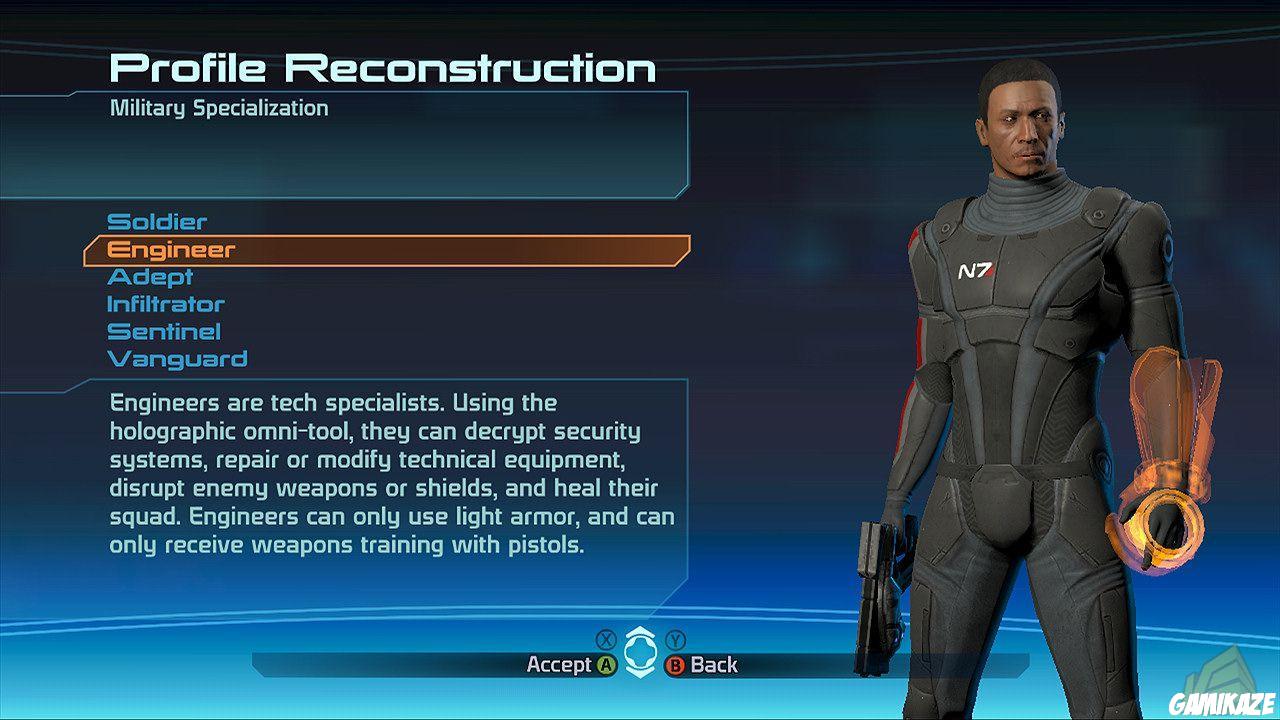Click the Profile Reconstruction title
Screen dimensions: 1280x720
[x=384, y=67]
